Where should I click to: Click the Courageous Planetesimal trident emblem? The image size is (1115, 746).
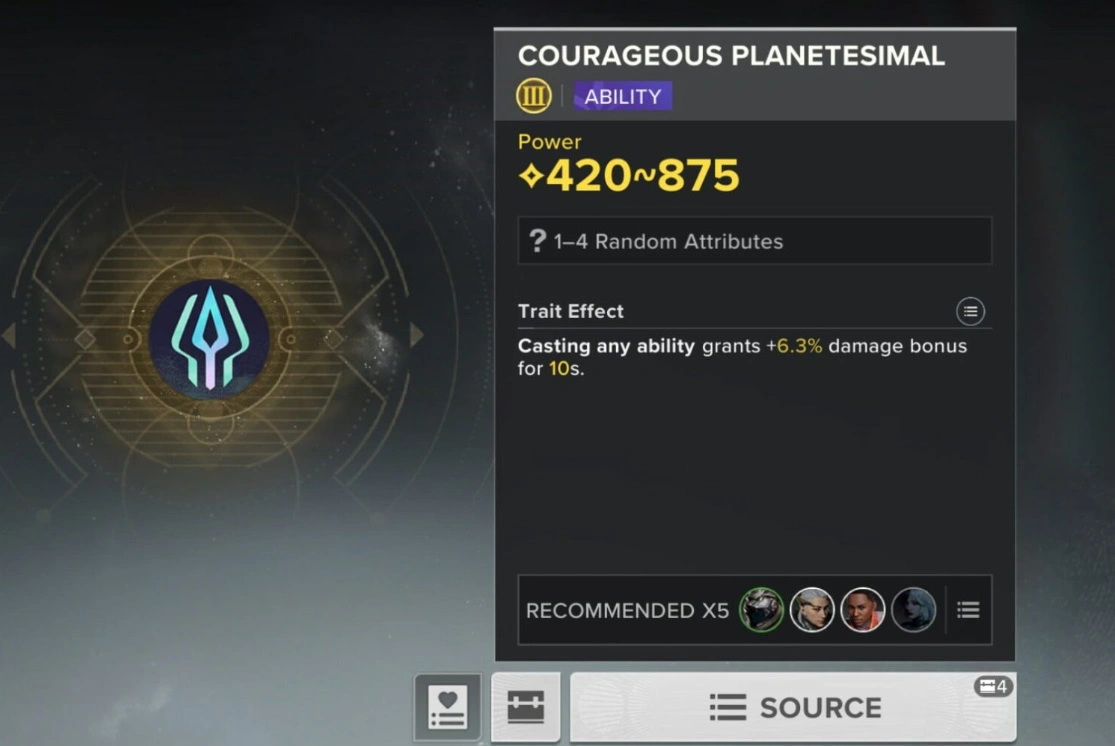tap(209, 339)
